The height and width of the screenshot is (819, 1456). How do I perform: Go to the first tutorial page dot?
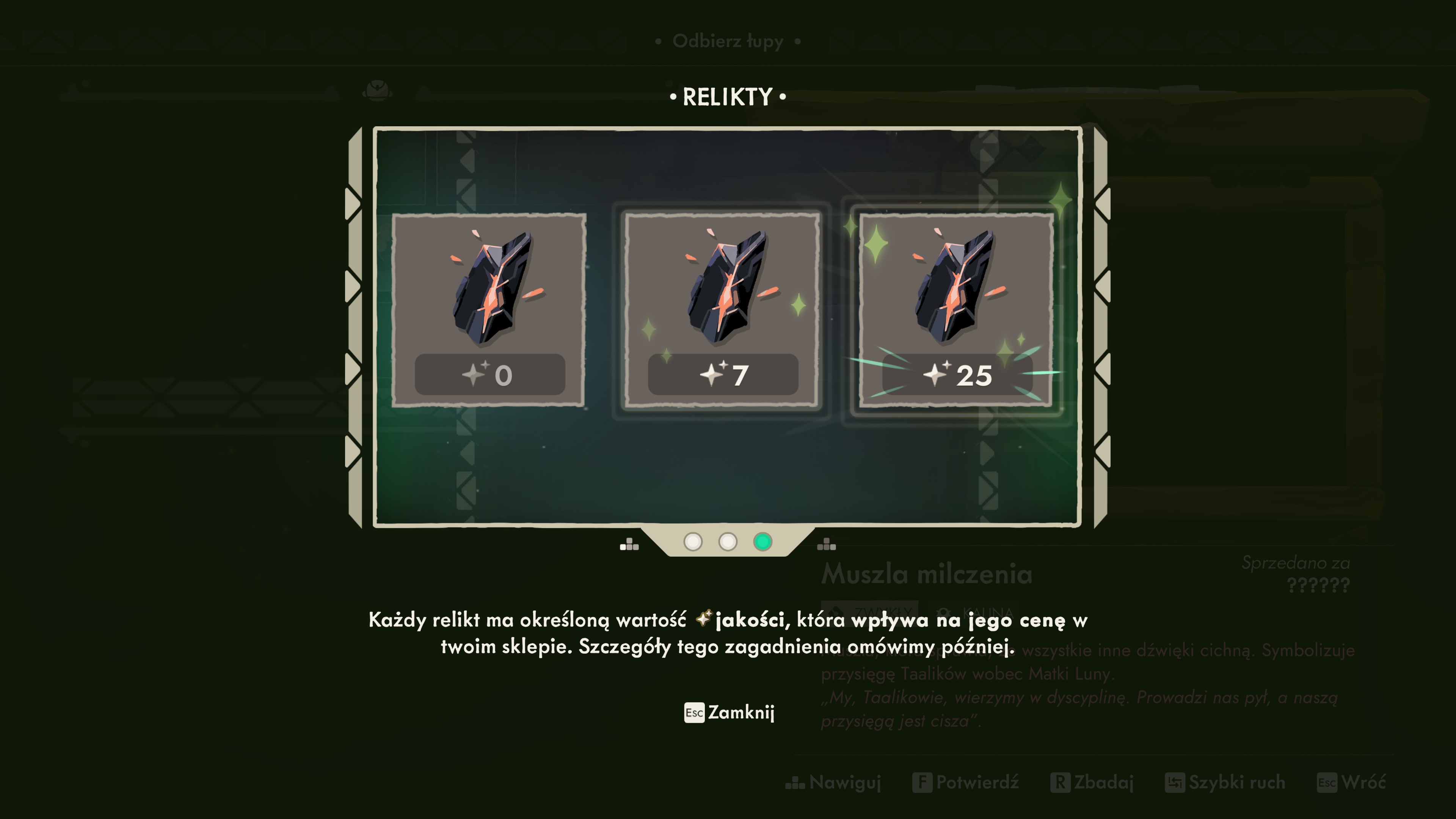[x=693, y=542]
